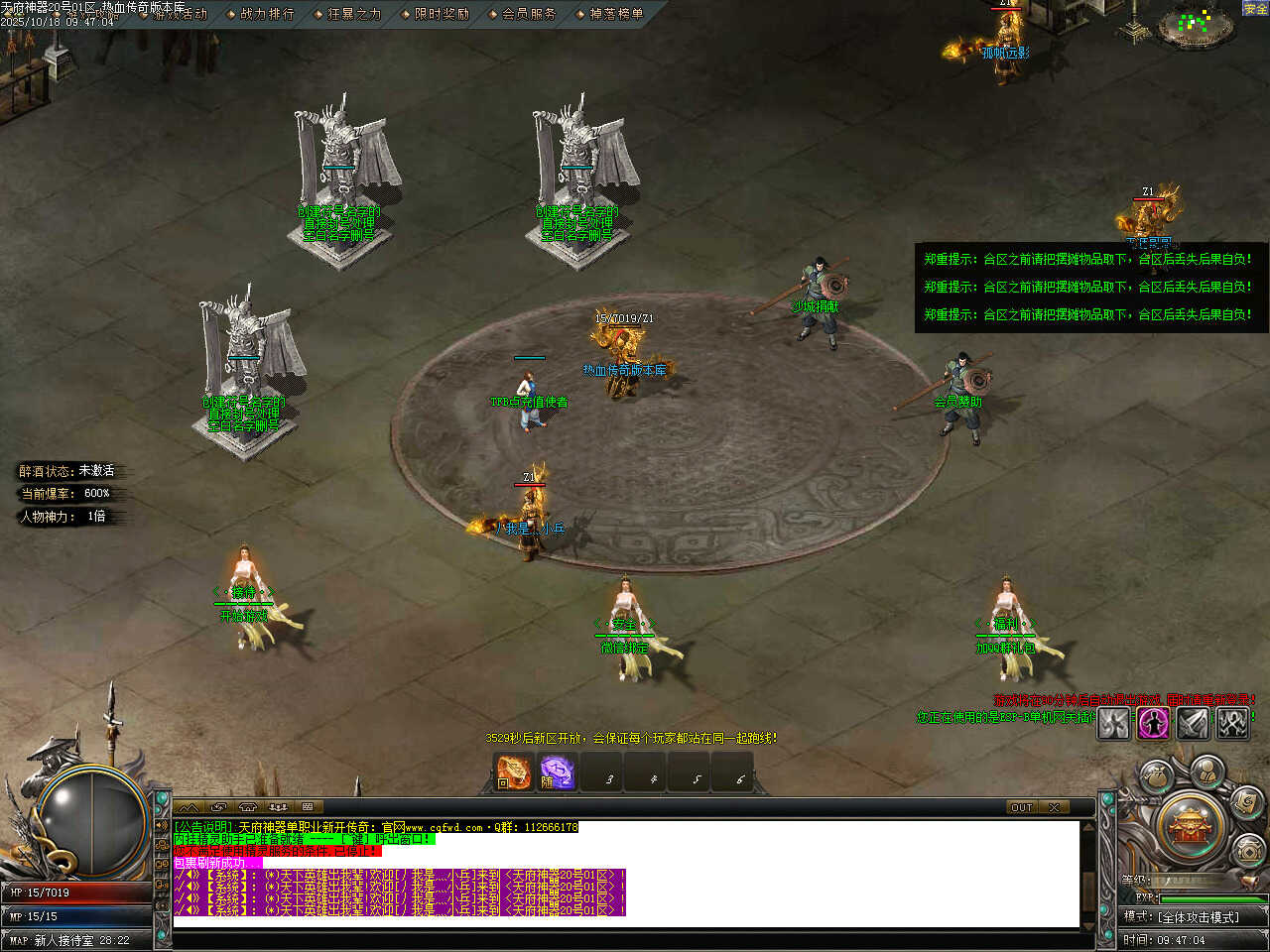Activate the purple silhouette skill icon
Screen dimensions: 1270x952
tap(1153, 723)
